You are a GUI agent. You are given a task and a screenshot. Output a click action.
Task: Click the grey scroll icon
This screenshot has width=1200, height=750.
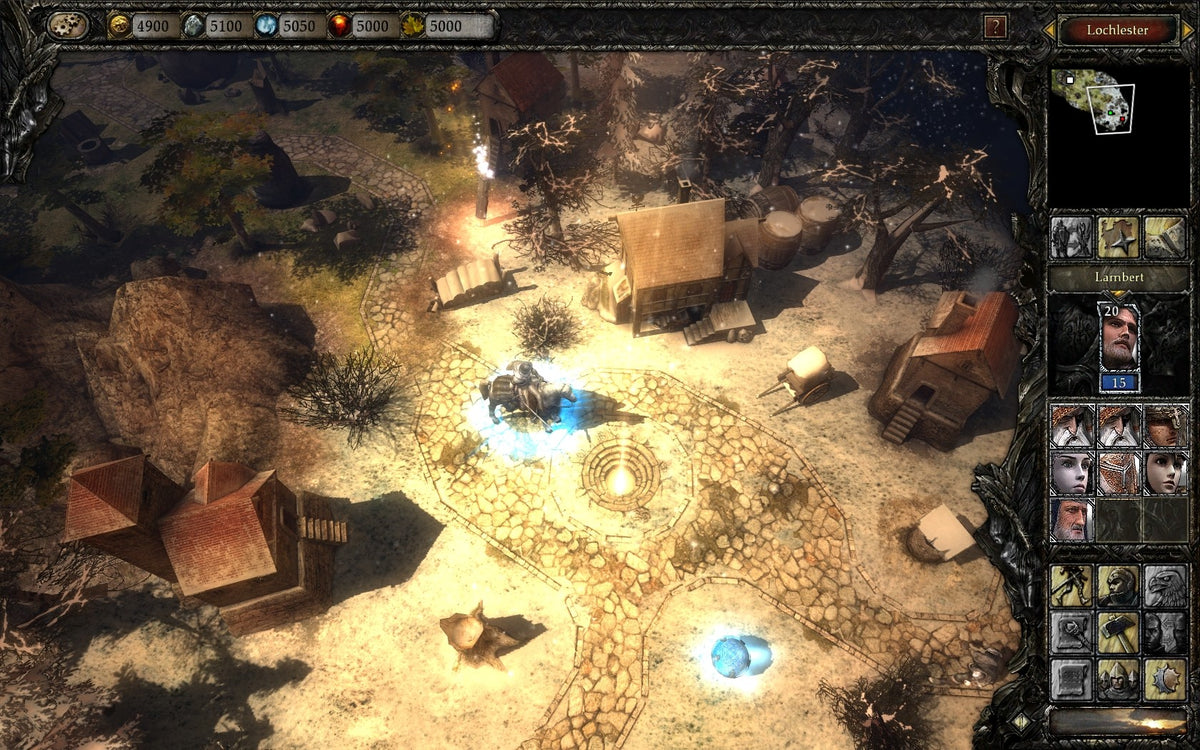tap(1070, 679)
